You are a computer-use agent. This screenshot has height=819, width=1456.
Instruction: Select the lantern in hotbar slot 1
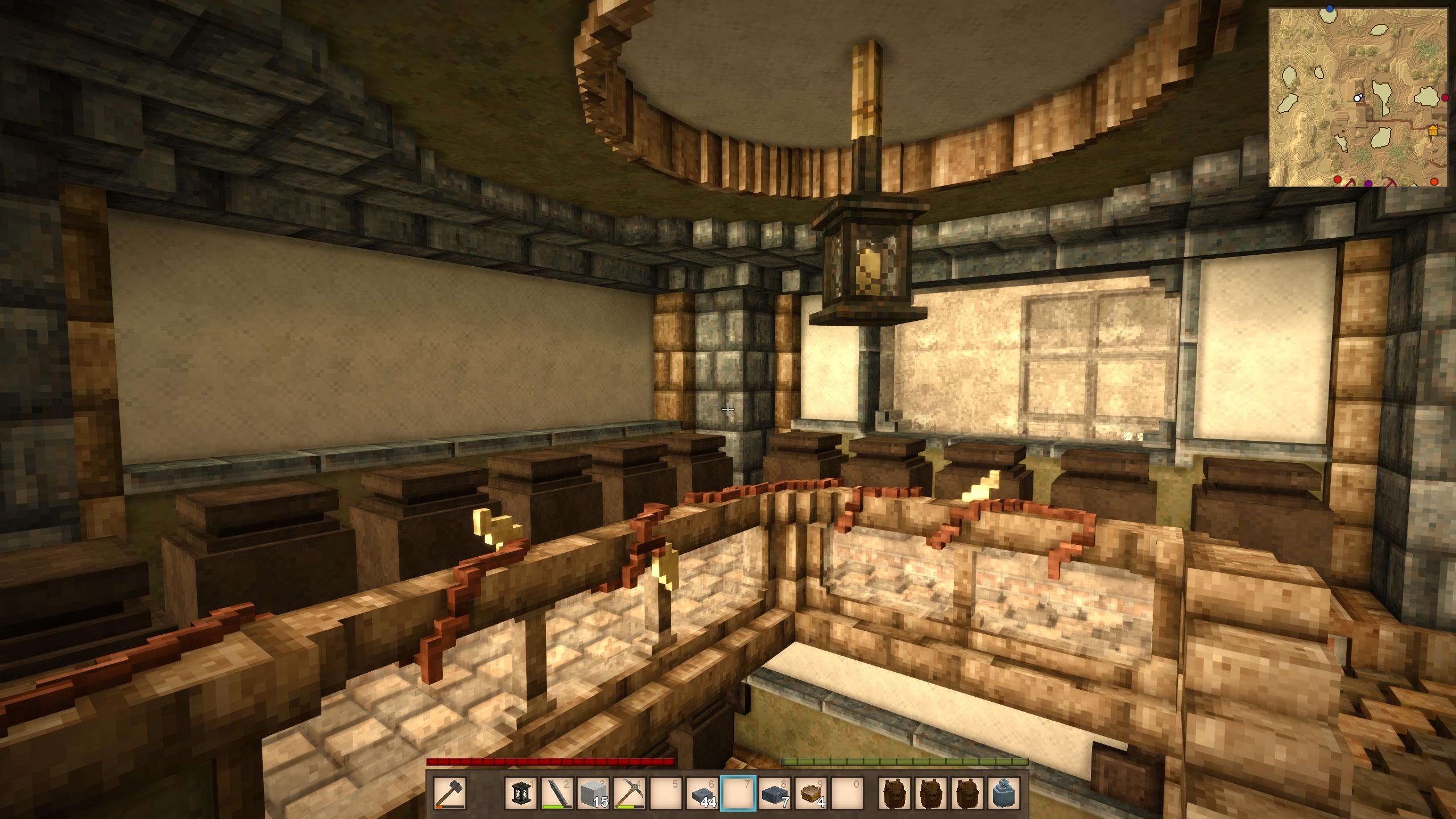(x=520, y=793)
